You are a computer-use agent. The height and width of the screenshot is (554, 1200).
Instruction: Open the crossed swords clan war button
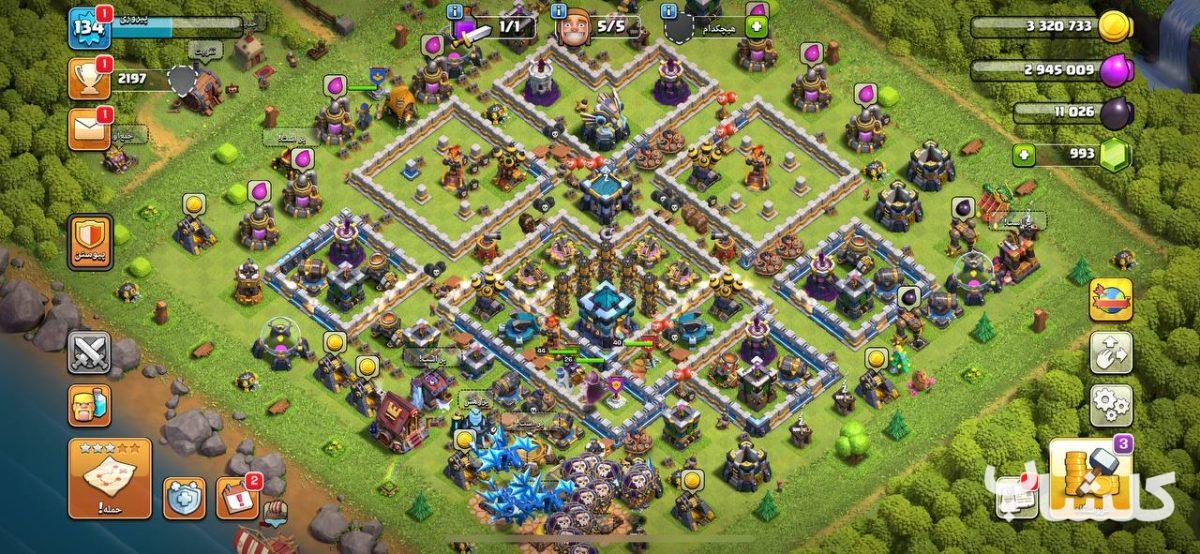coord(89,352)
